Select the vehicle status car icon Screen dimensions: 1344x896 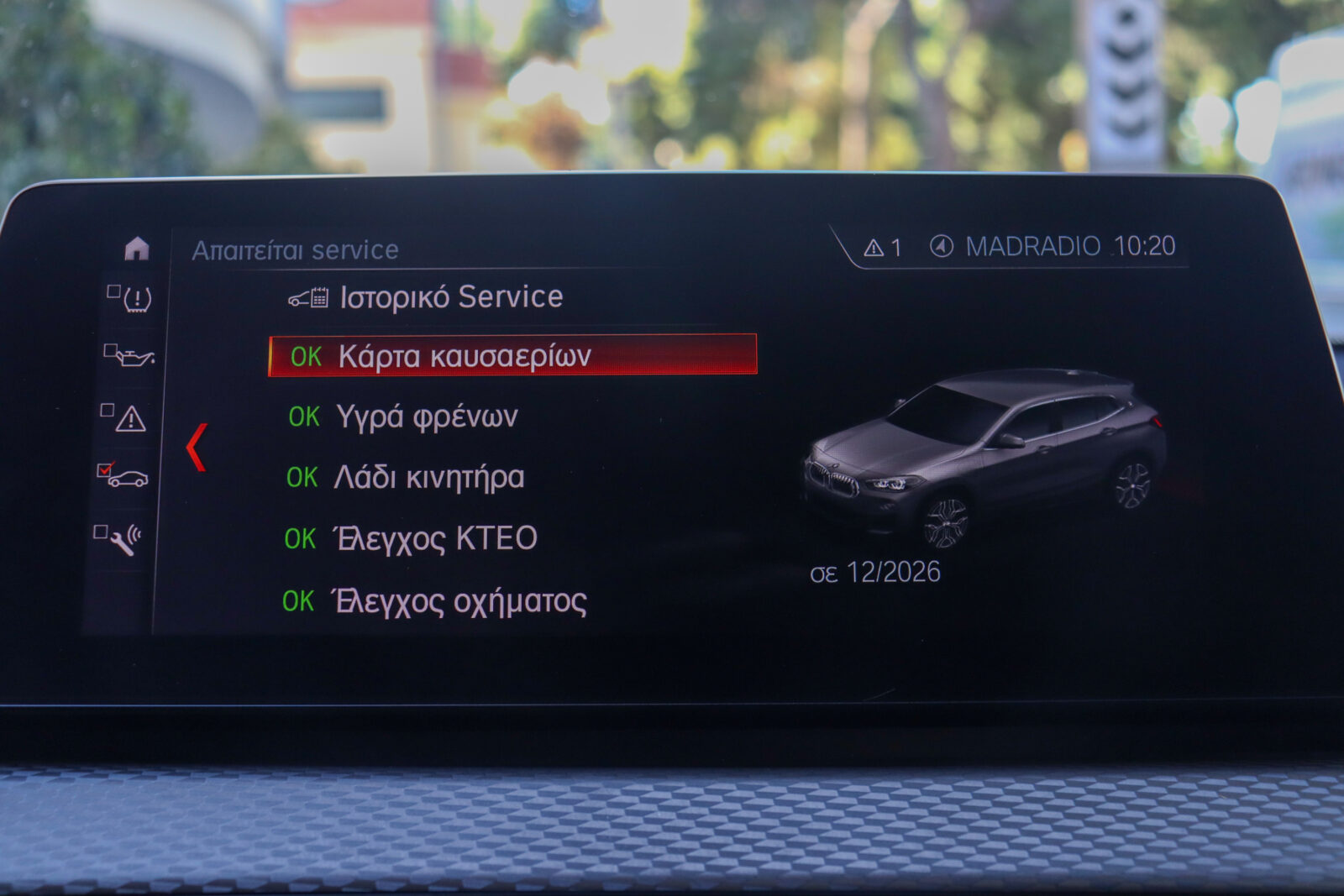[126, 478]
